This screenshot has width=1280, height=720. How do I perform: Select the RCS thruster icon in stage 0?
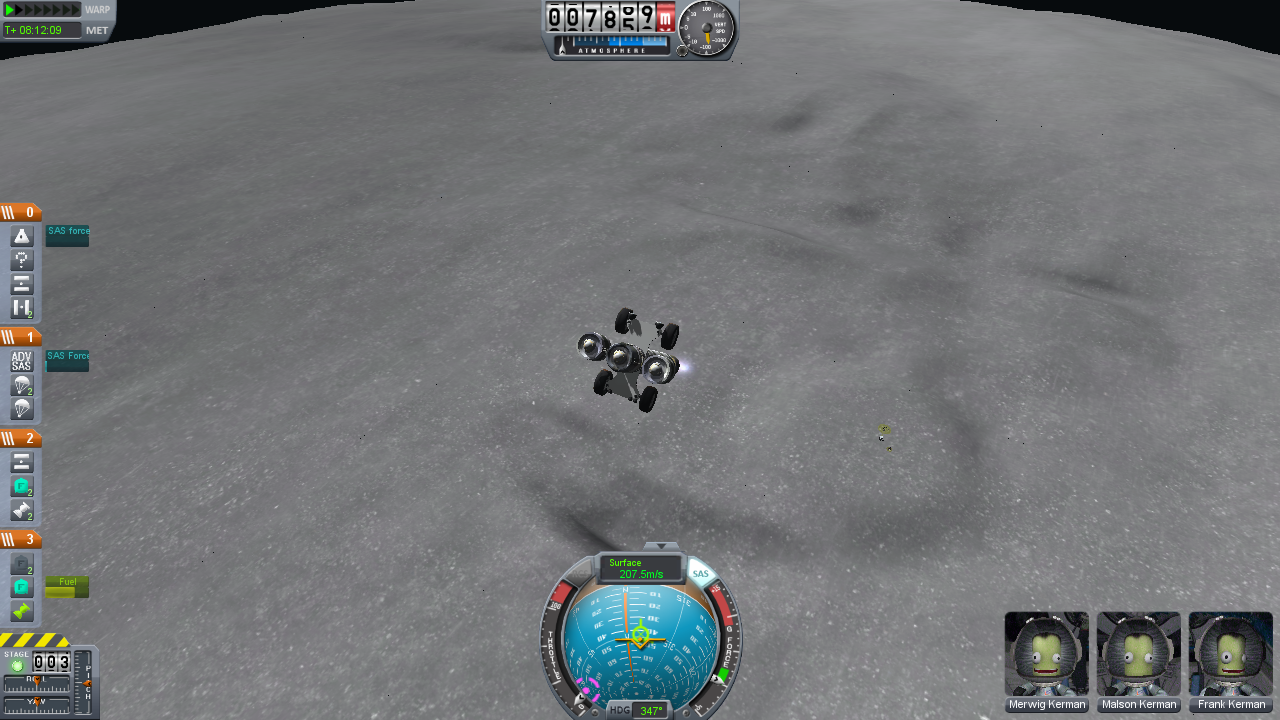(x=21, y=259)
